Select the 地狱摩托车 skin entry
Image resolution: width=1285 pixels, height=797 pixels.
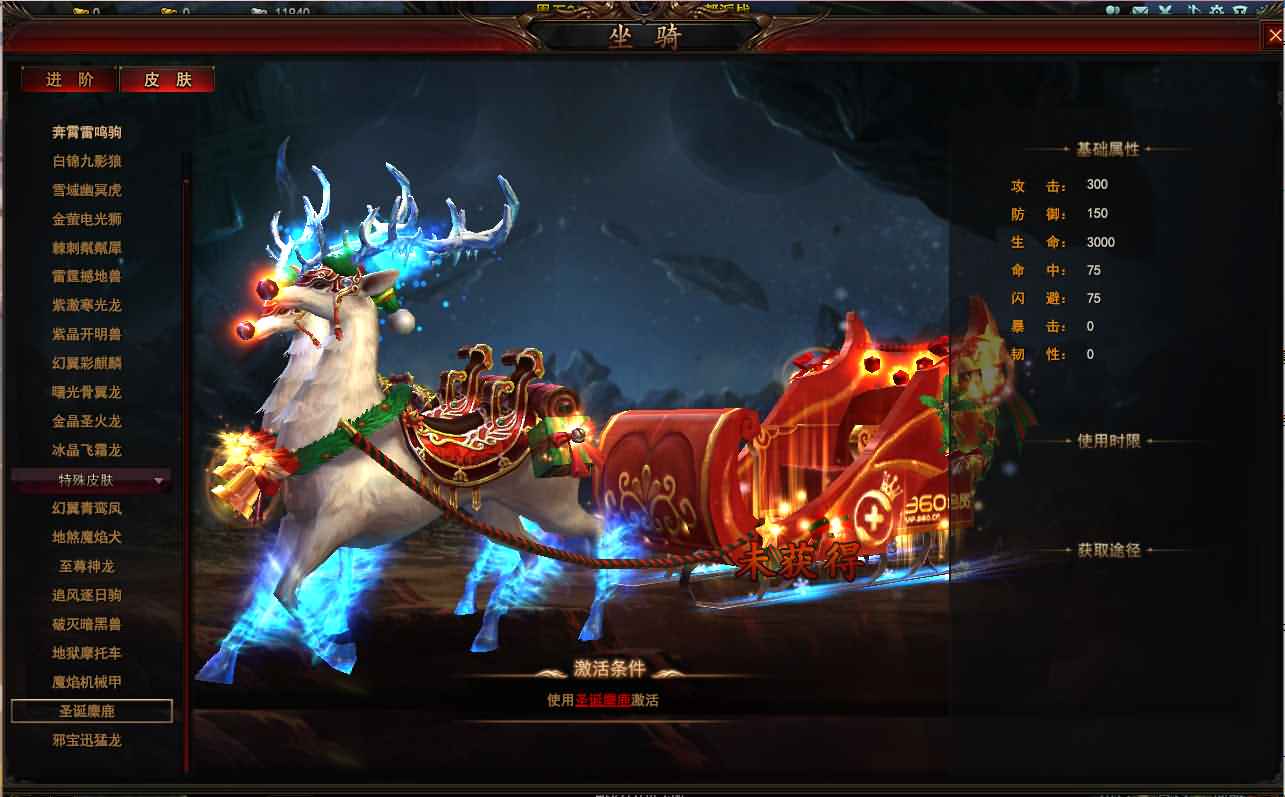(87, 653)
